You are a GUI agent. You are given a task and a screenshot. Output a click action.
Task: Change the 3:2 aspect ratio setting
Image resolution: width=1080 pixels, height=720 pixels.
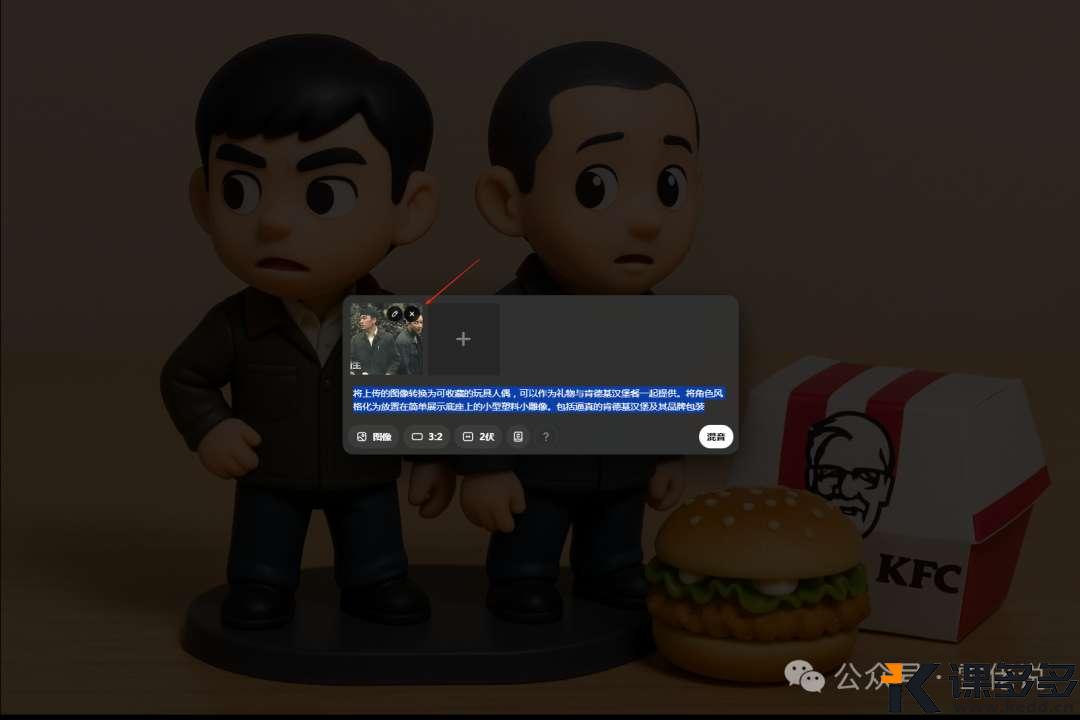click(427, 437)
